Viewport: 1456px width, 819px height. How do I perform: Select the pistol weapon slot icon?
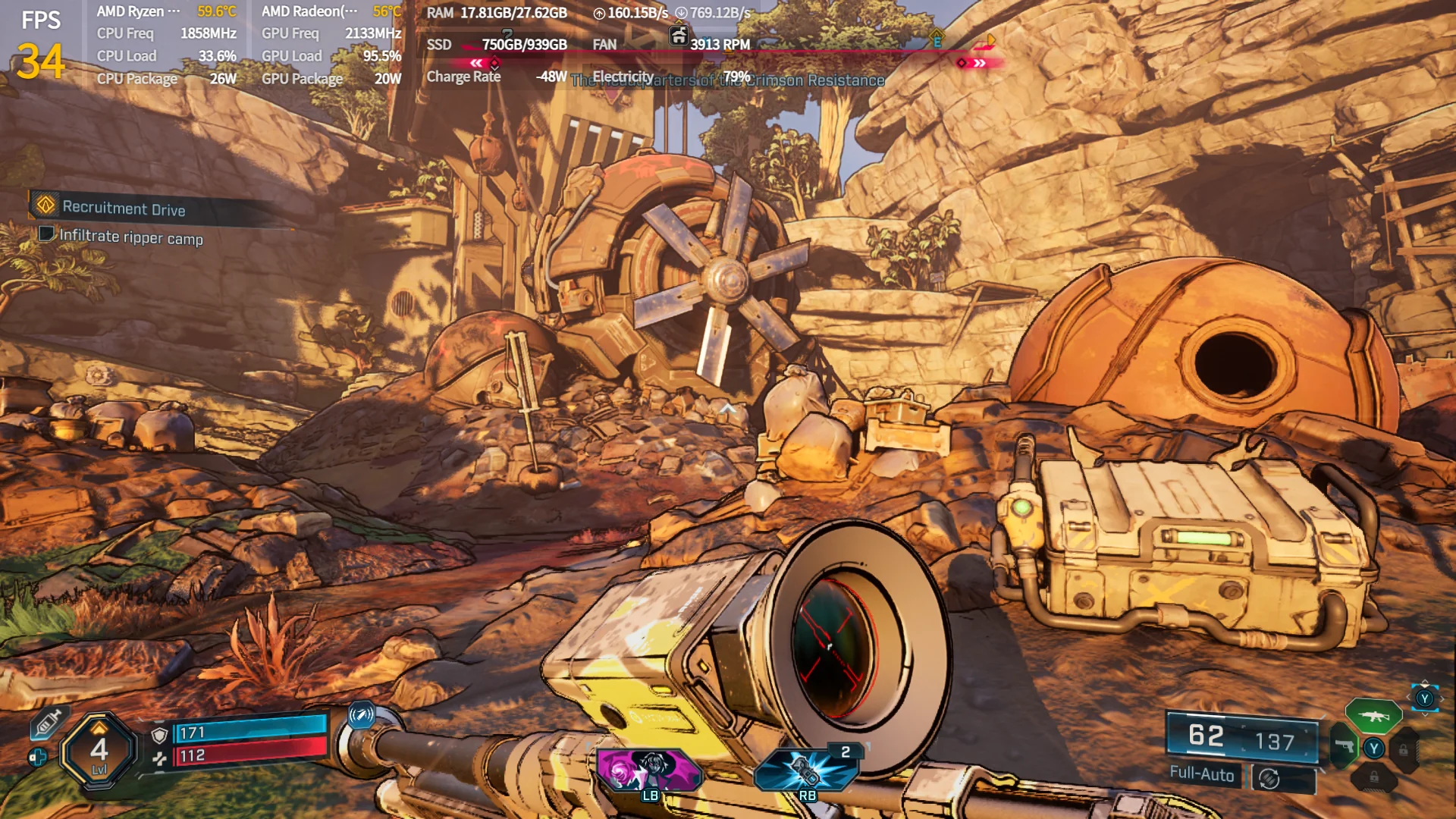1345,745
